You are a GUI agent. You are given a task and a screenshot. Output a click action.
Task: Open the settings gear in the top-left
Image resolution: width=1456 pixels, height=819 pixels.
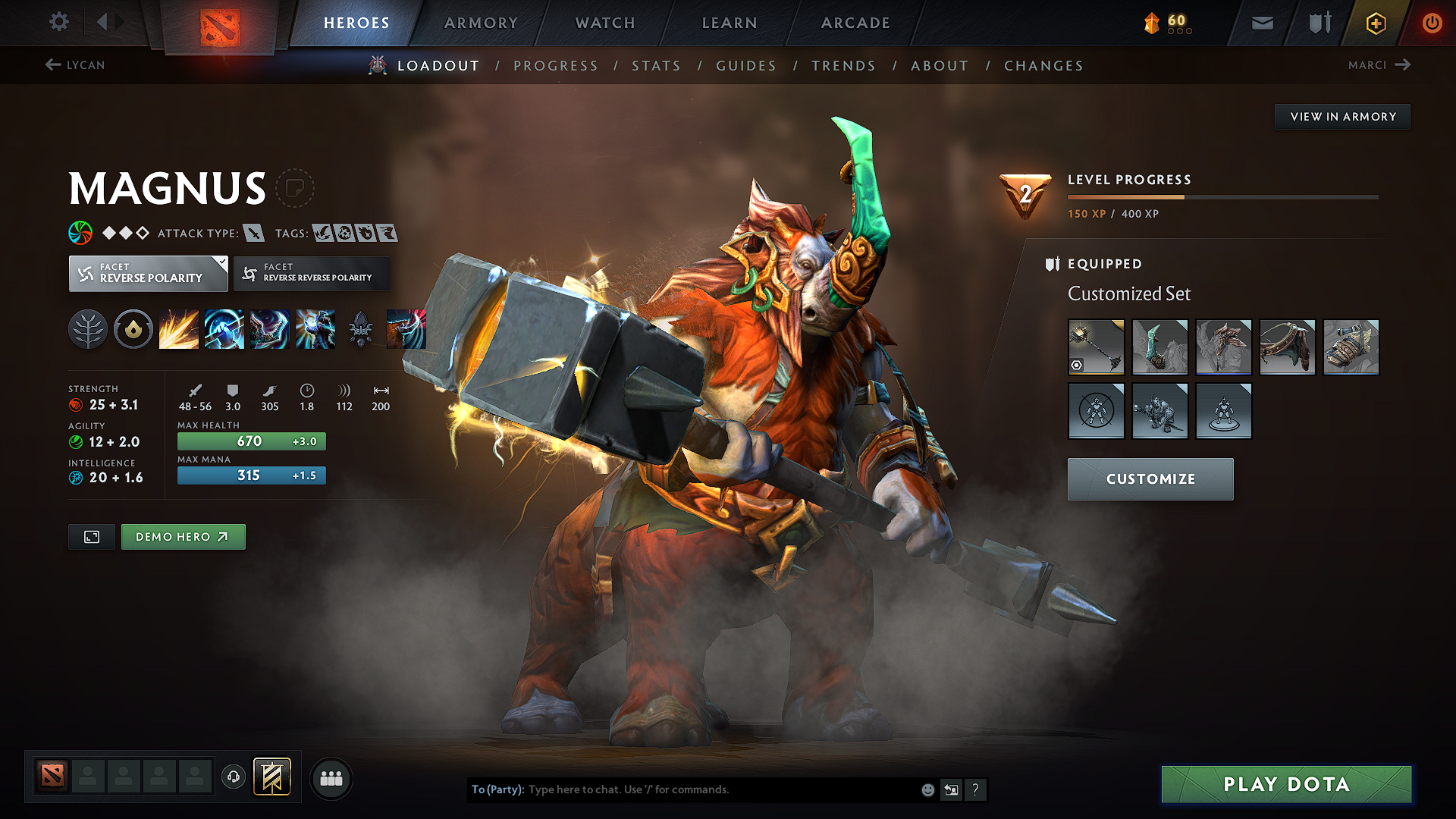pos(58,22)
